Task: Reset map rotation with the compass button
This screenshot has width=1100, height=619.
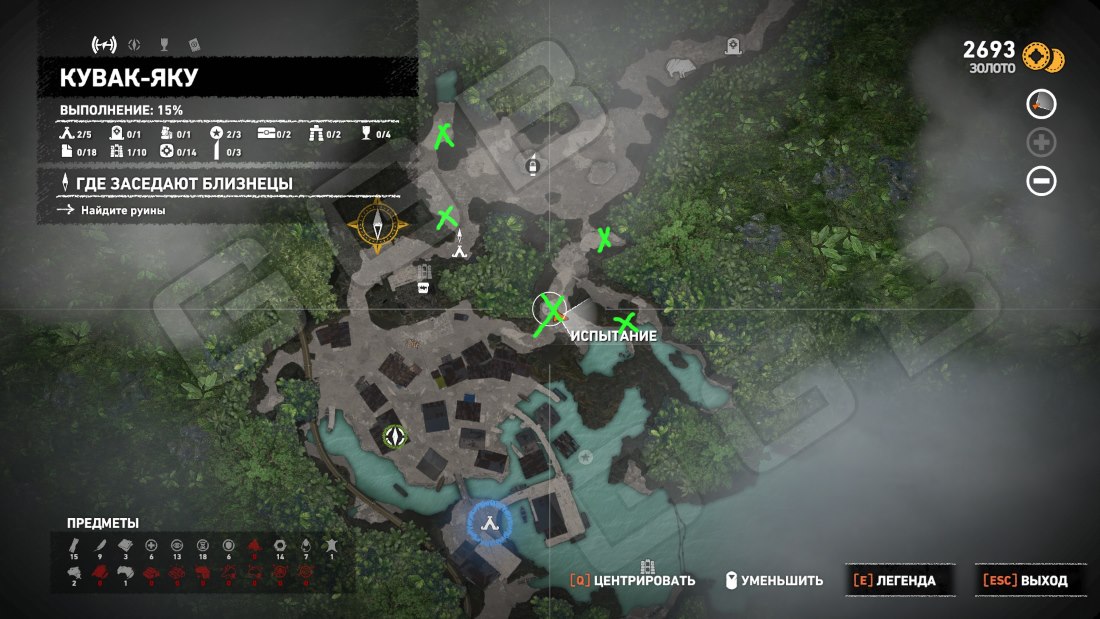Action: pos(1041,104)
